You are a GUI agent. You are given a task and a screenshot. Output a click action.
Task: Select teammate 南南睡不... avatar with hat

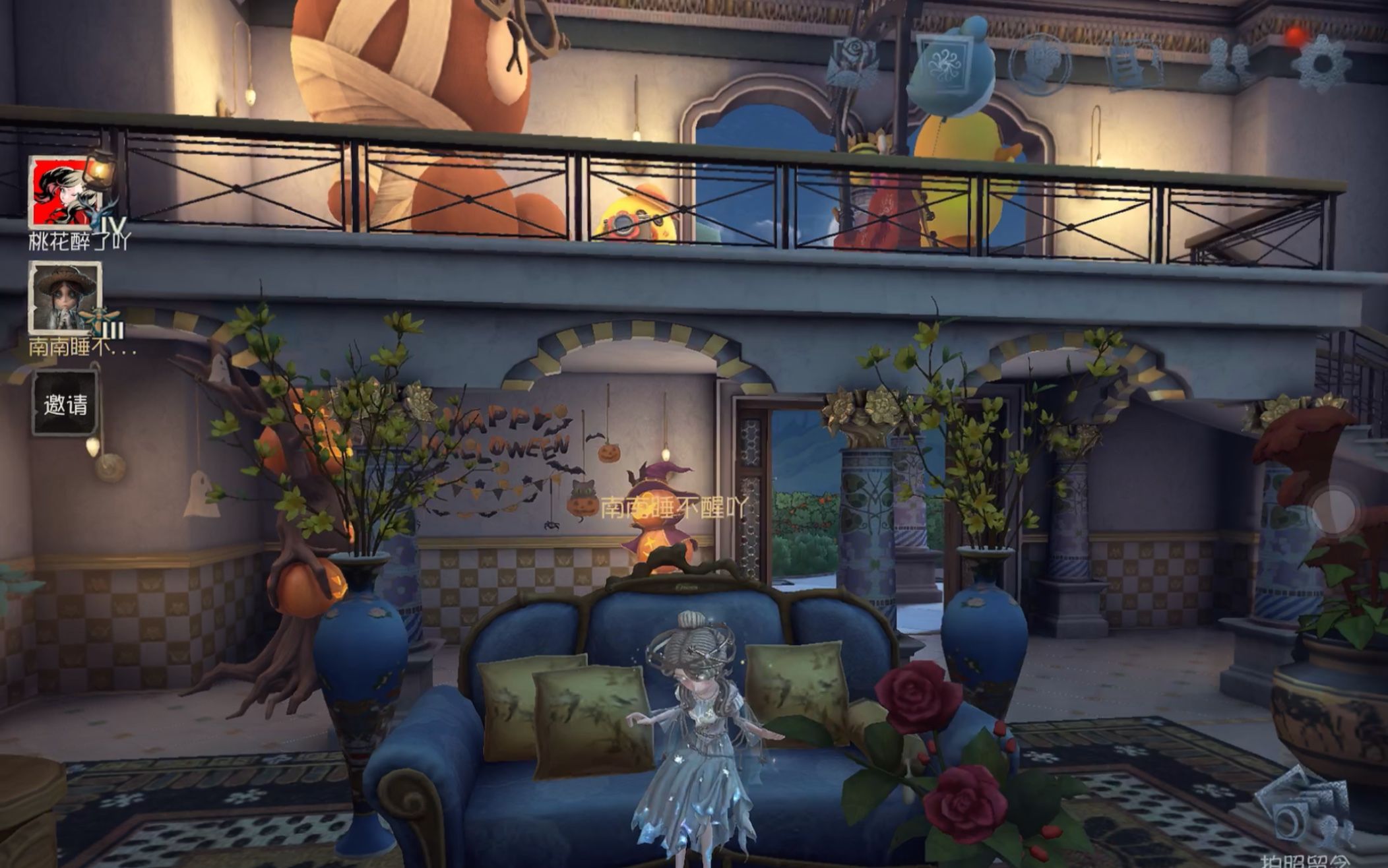pyautogui.click(x=65, y=297)
